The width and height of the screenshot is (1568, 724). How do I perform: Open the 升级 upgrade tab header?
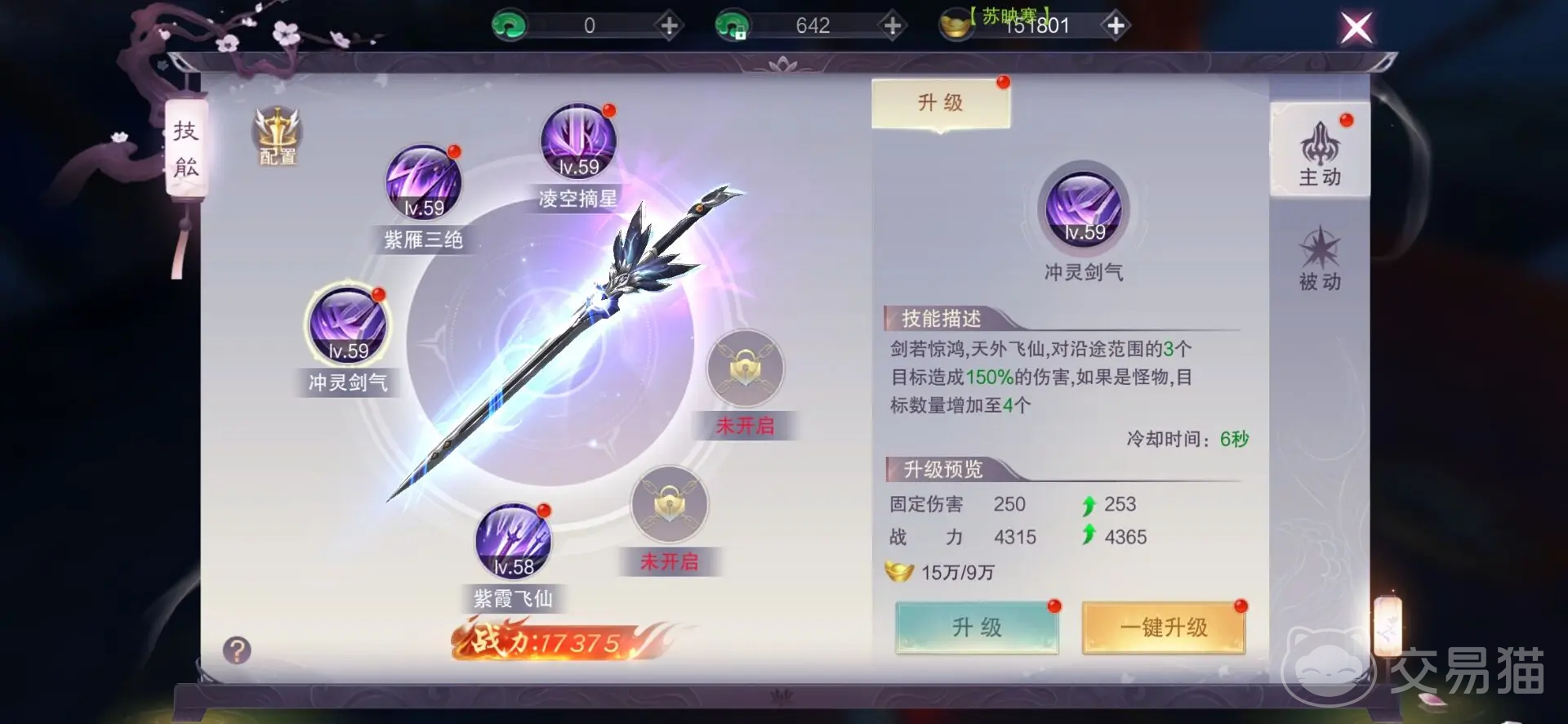[940, 101]
